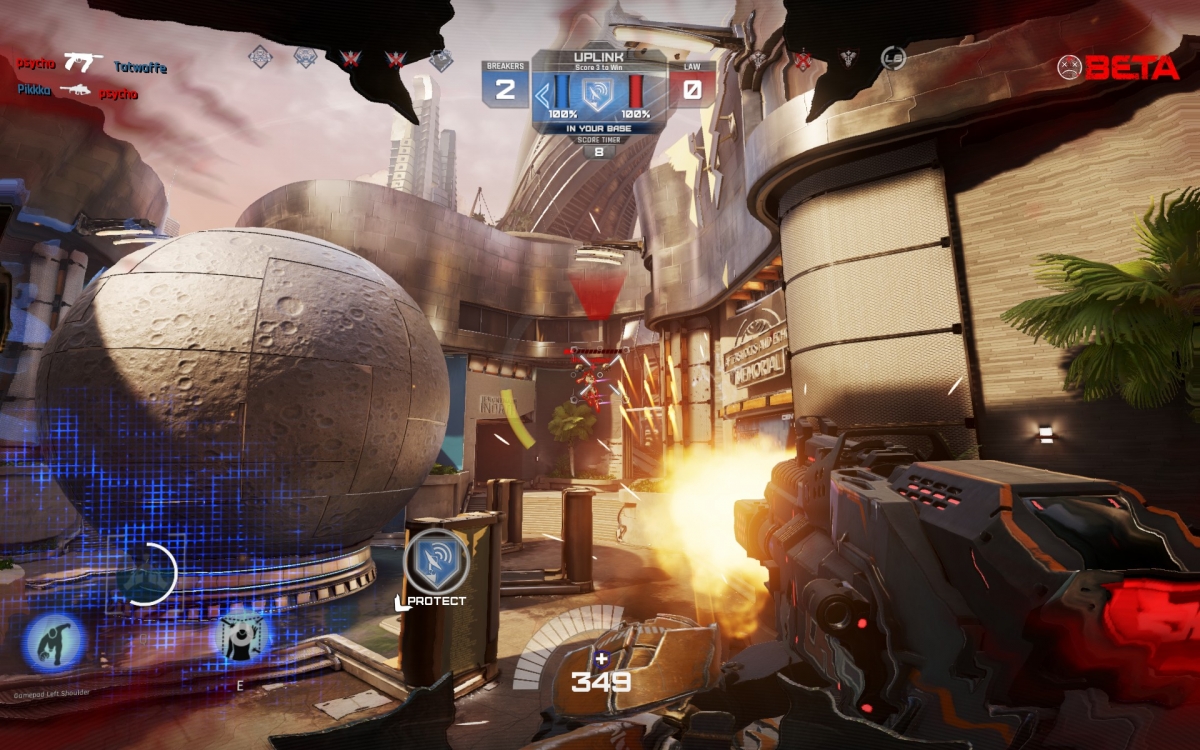This screenshot has width=1200, height=750.
Task: Click the red uplink marker above base
Action: click(596, 258)
